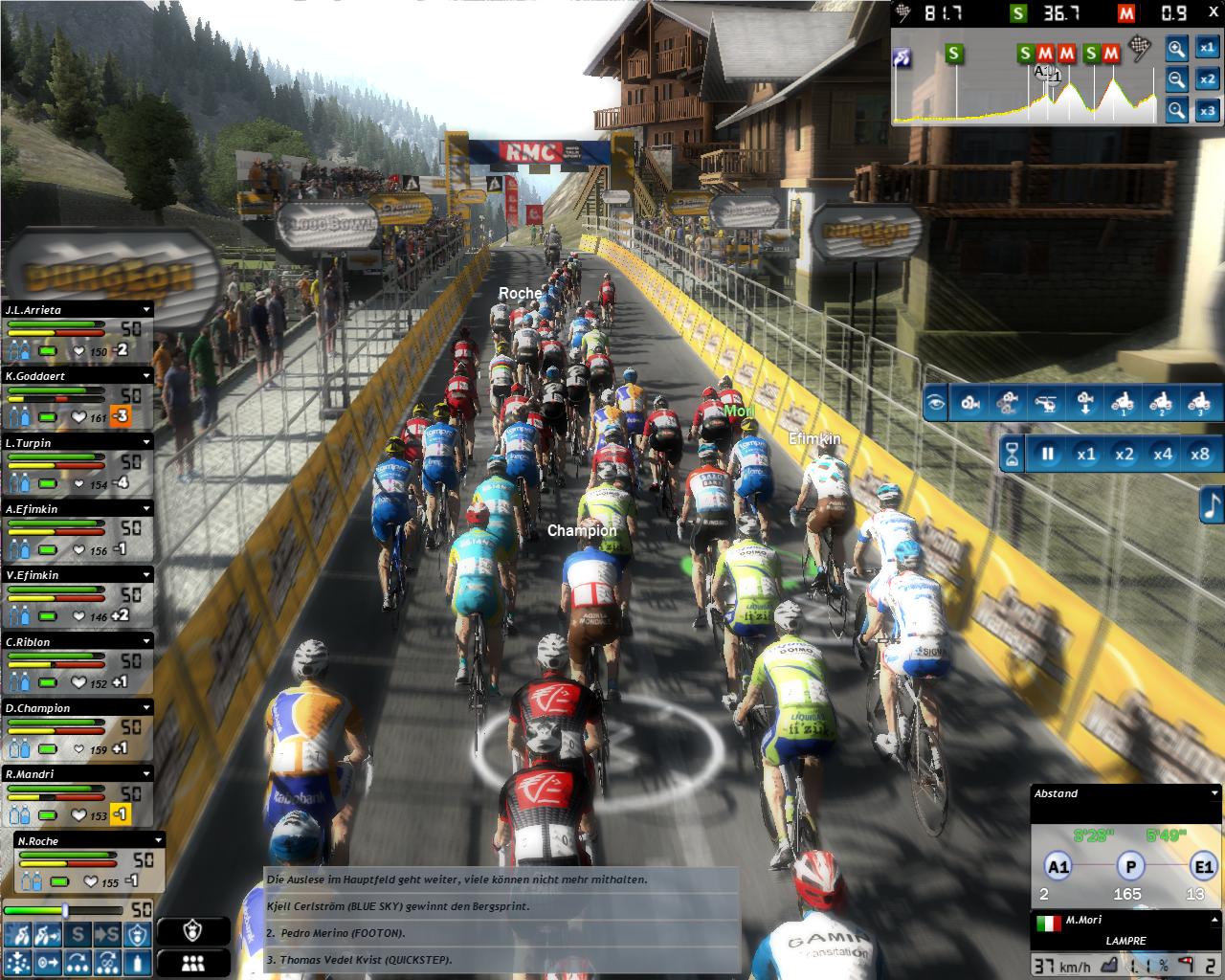Zoom in on the stage profile
Image resolution: width=1225 pixels, height=980 pixels.
click(1176, 48)
